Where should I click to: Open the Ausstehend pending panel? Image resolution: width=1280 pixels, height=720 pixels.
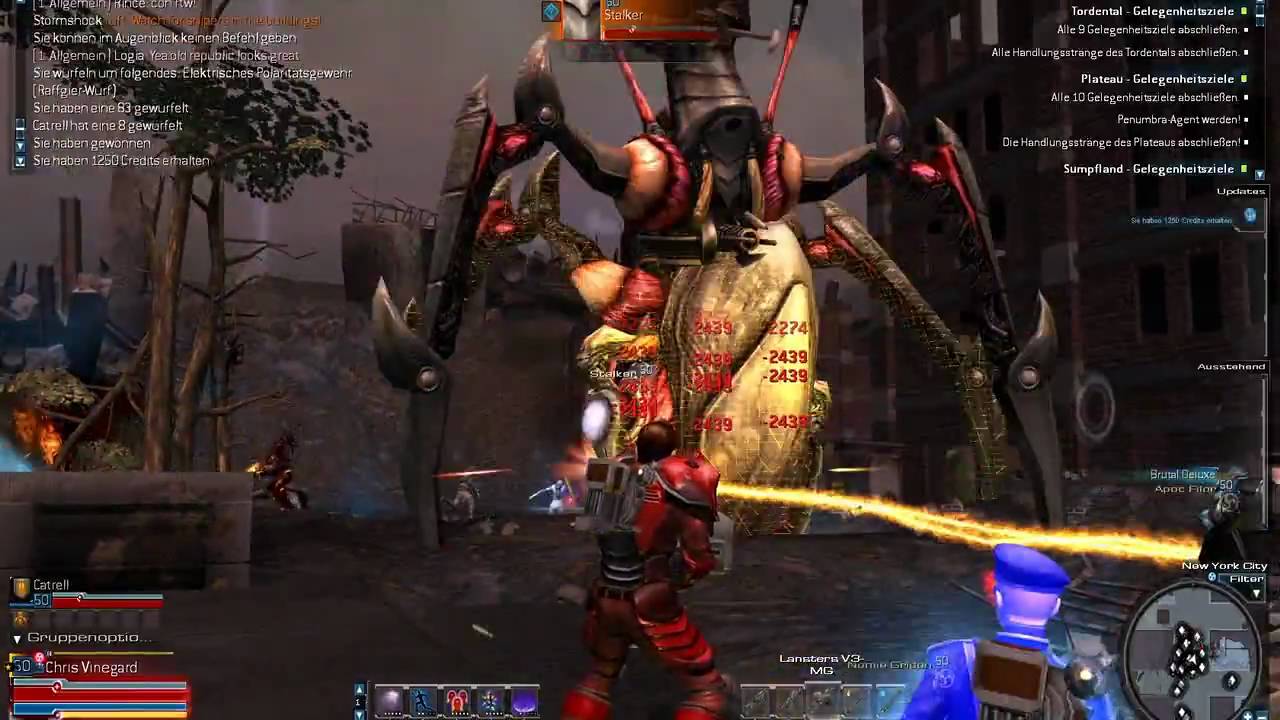[x=1231, y=367]
